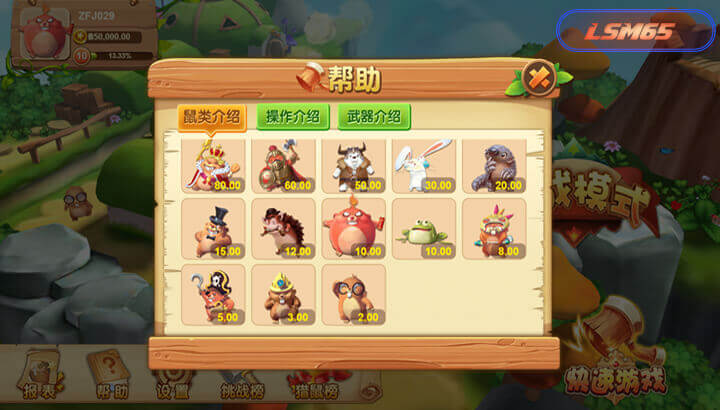This screenshot has height=410, width=720.
Task: Choose the yellow helmet mouse worth 3.00
Action: point(283,295)
